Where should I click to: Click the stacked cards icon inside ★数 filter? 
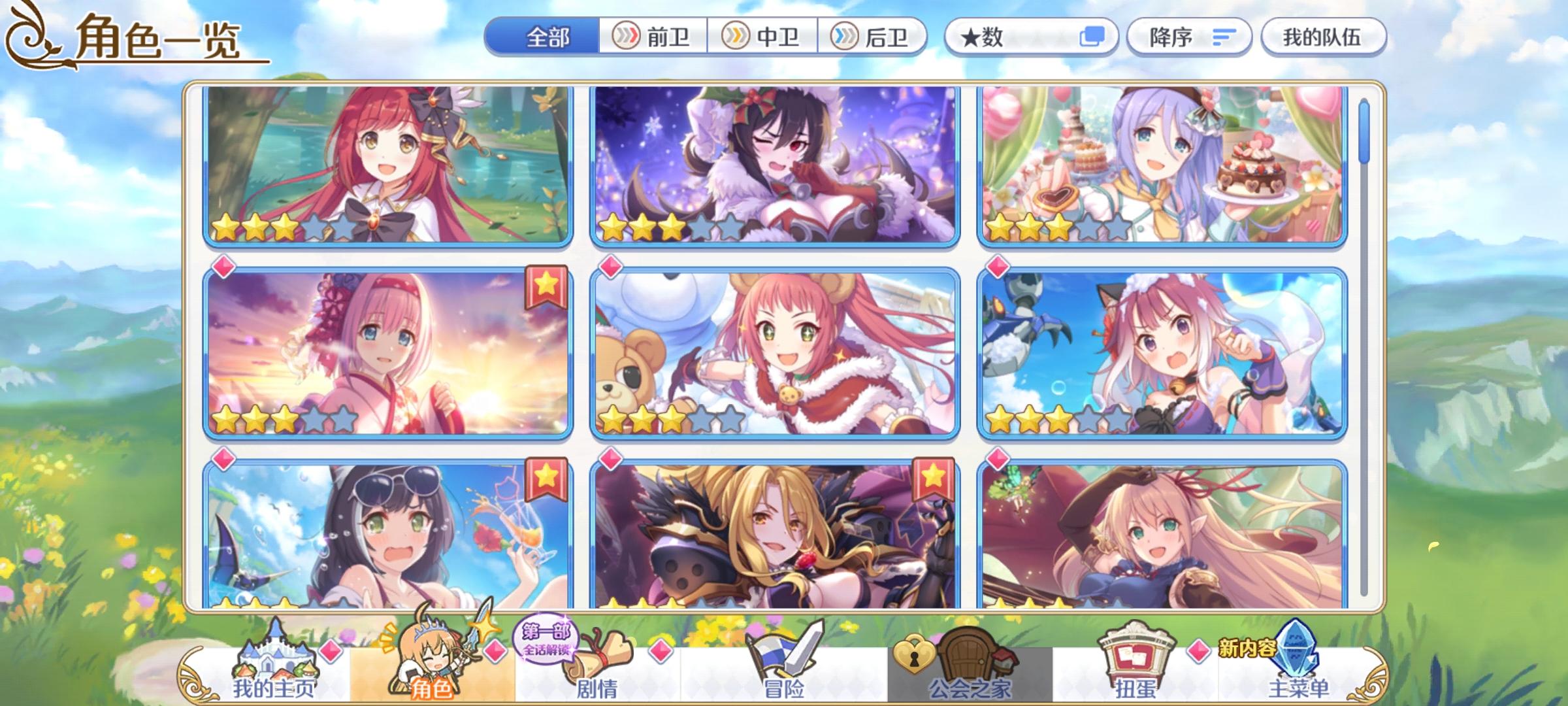(1093, 38)
